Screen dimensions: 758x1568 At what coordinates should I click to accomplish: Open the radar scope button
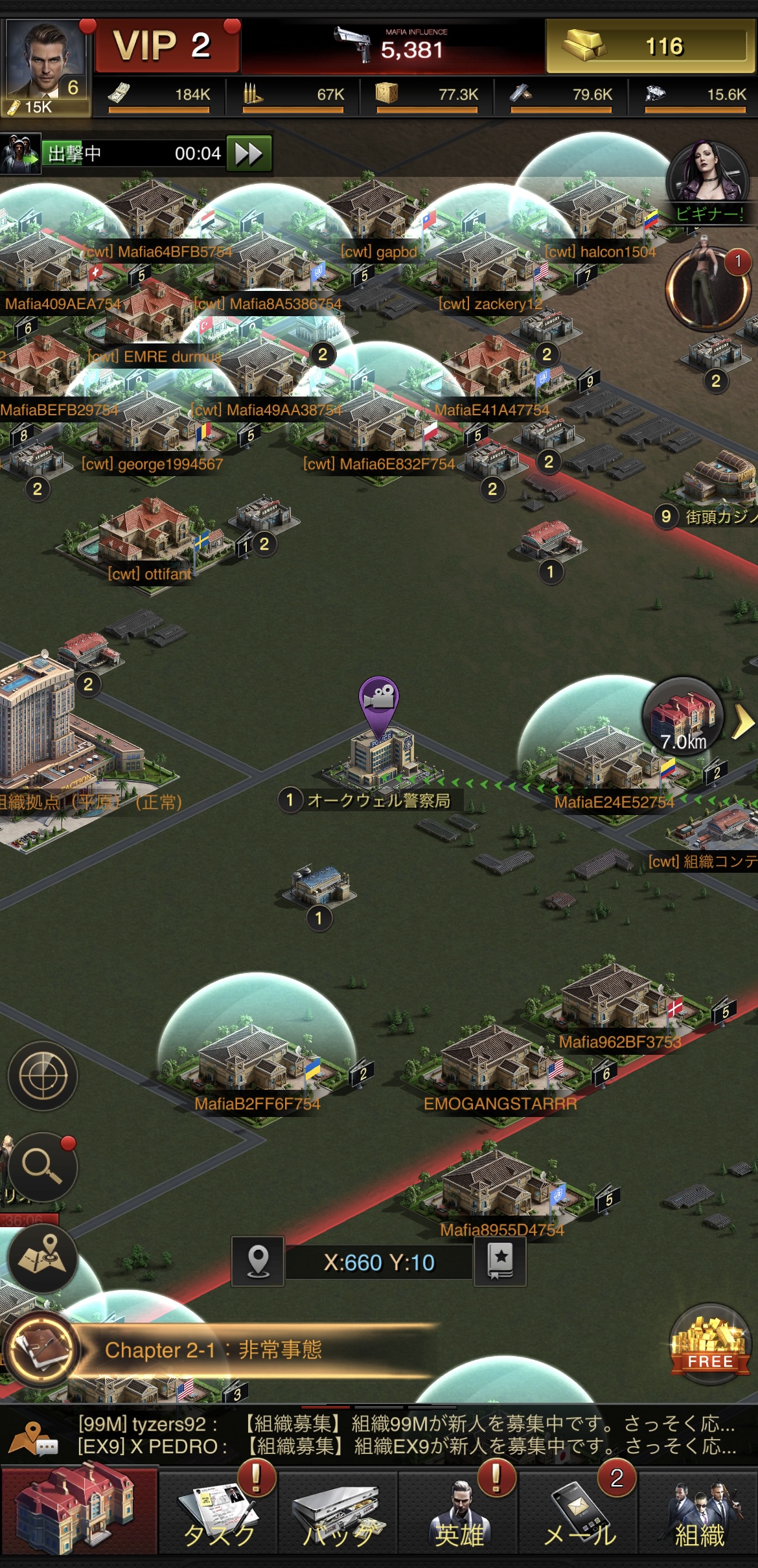pos(43,1076)
